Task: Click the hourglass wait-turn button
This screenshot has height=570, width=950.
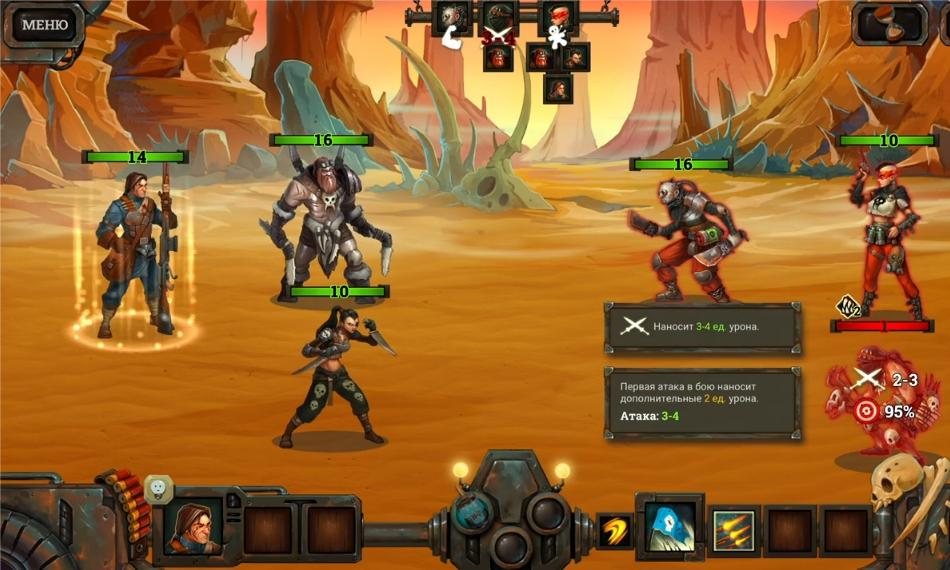Action: click(891, 24)
